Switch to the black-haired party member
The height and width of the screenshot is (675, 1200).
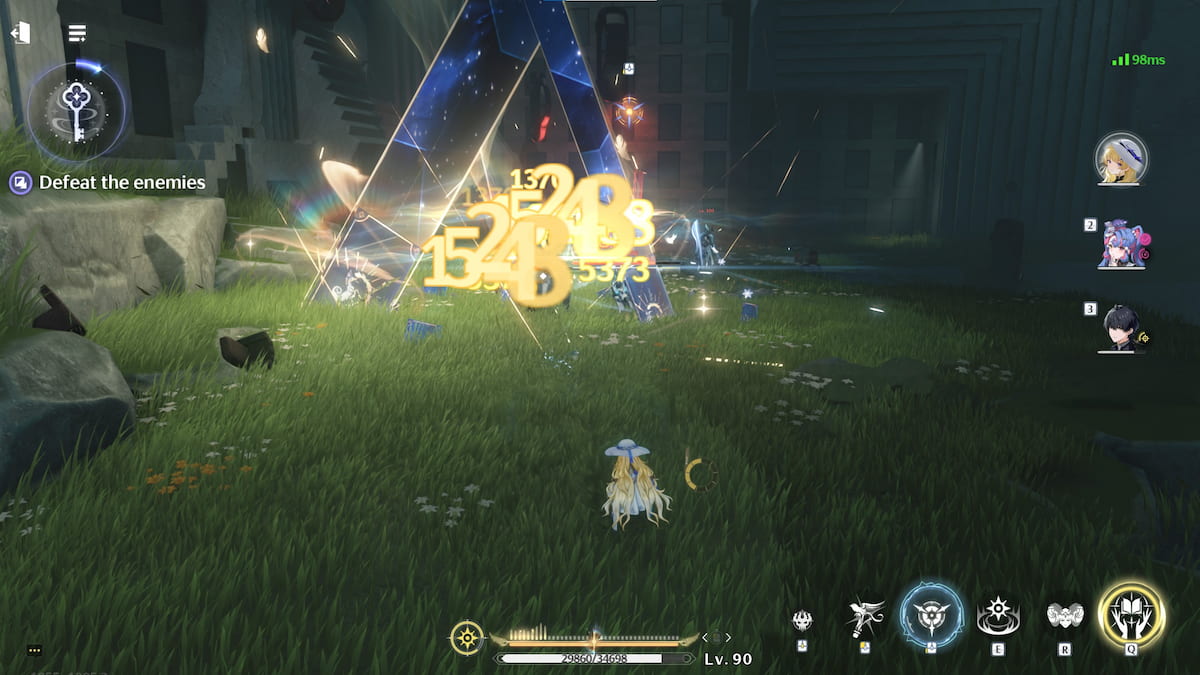1122,328
